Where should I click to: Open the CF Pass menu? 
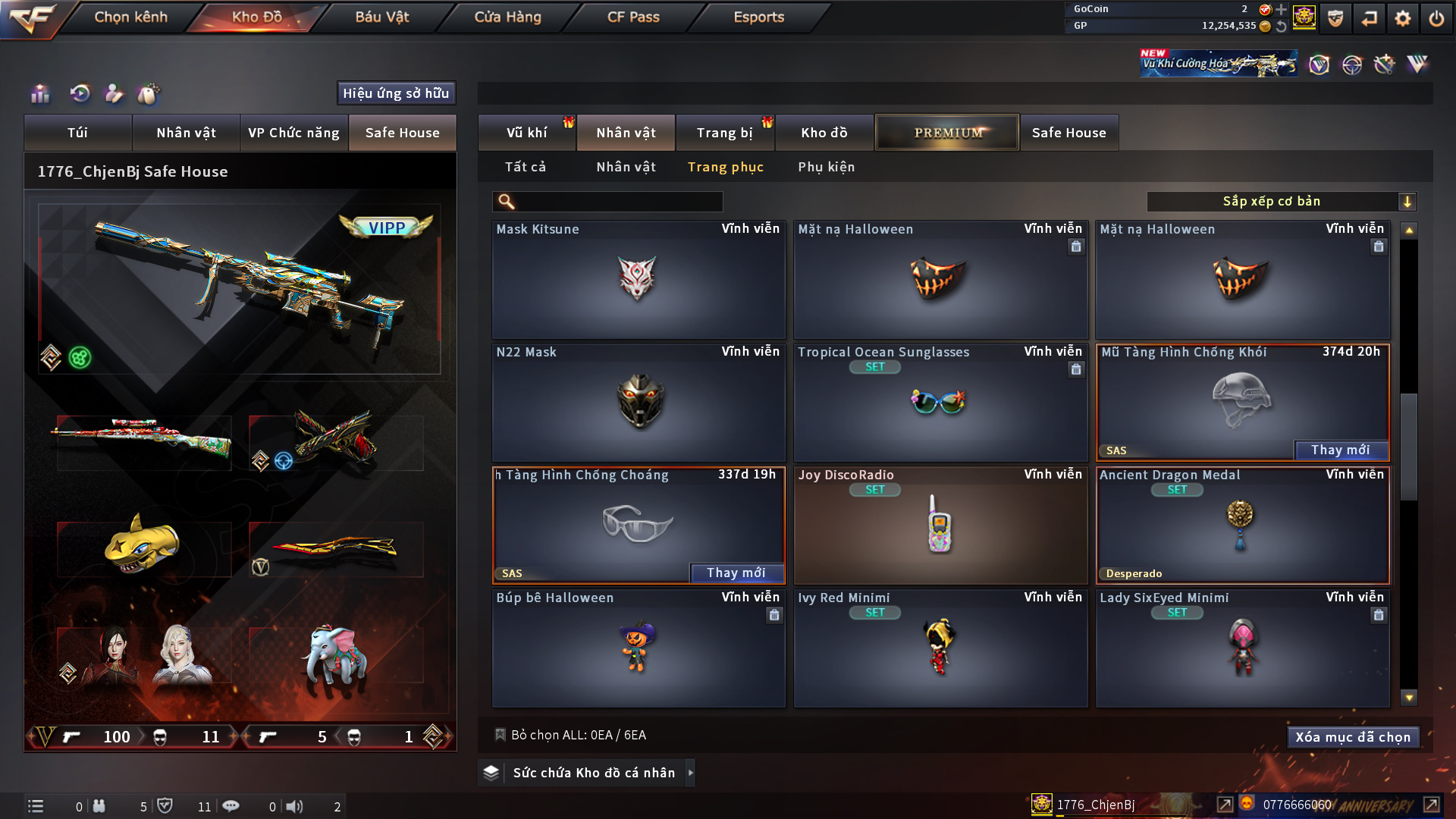(633, 17)
